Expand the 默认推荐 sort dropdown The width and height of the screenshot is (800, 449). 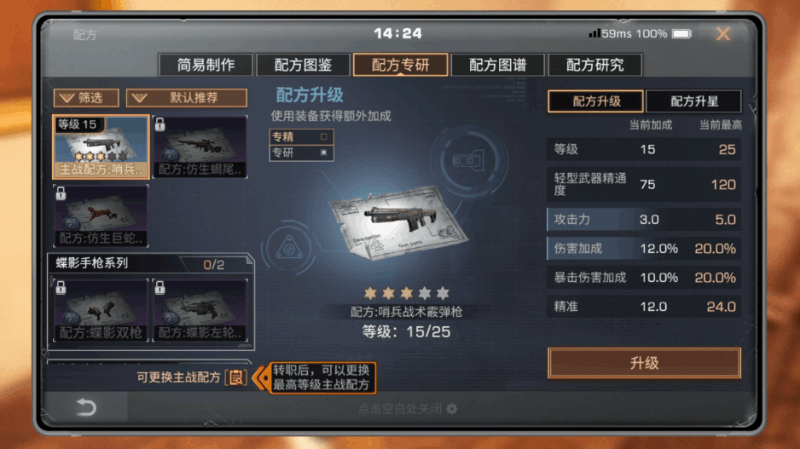186,98
